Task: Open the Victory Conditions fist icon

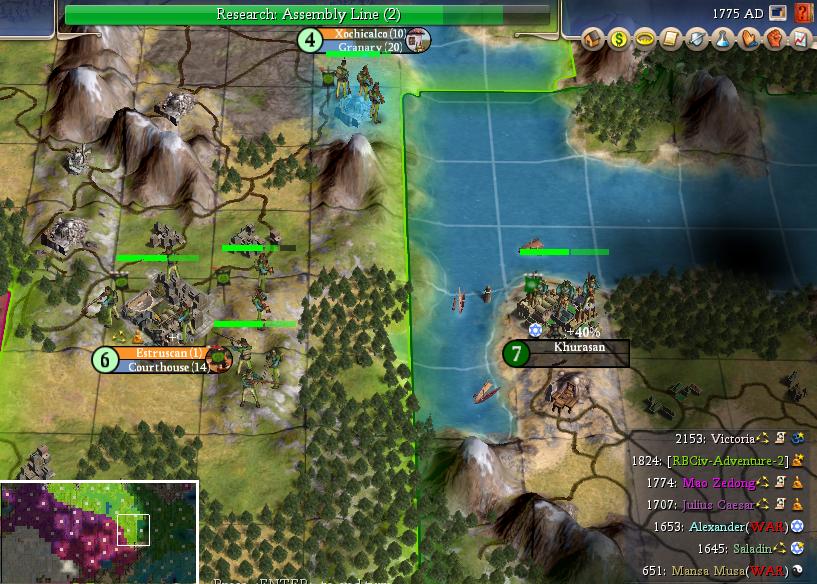Action: (x=775, y=40)
